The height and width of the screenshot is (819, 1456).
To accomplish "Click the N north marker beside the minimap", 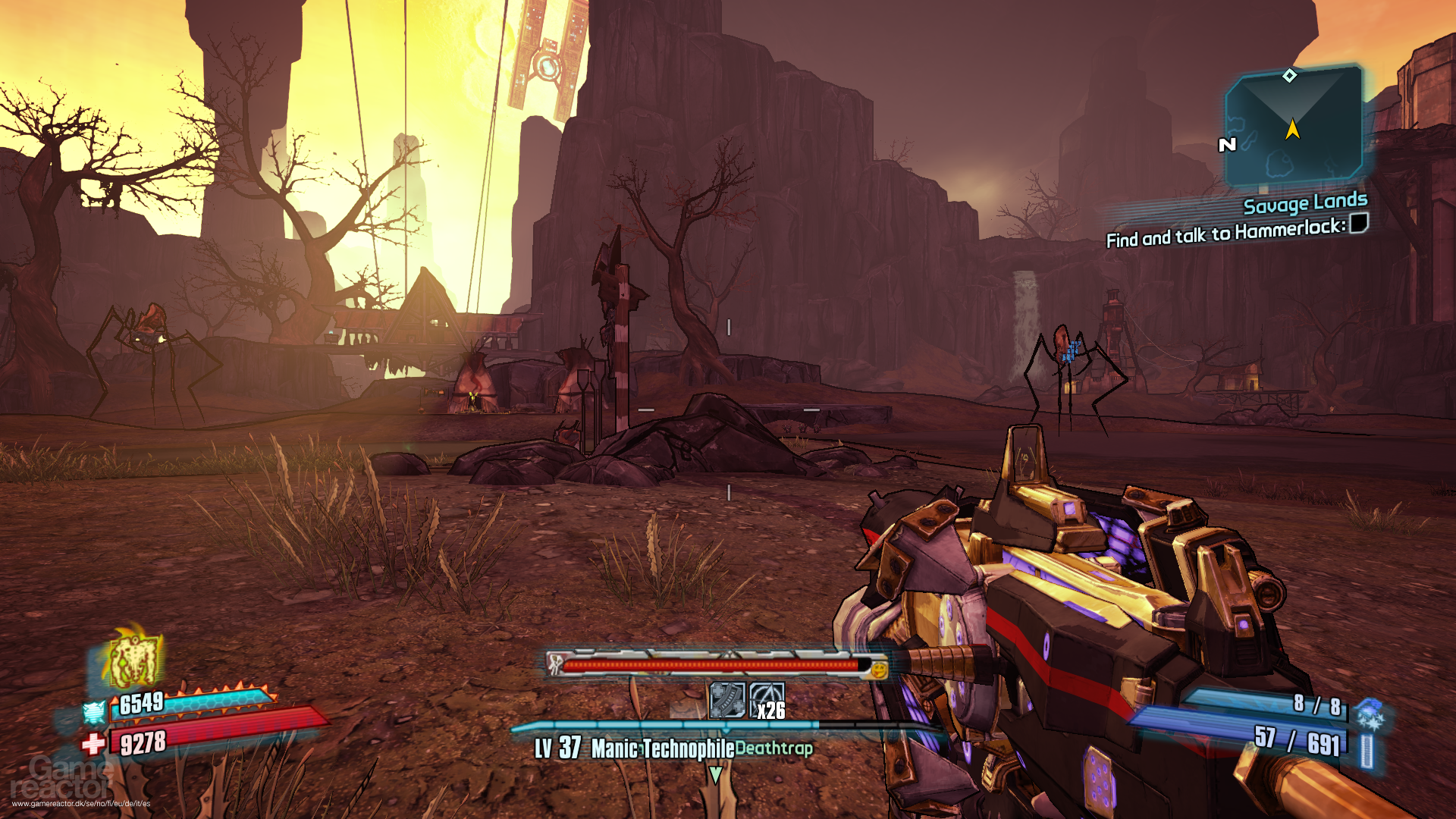I will point(1225,144).
